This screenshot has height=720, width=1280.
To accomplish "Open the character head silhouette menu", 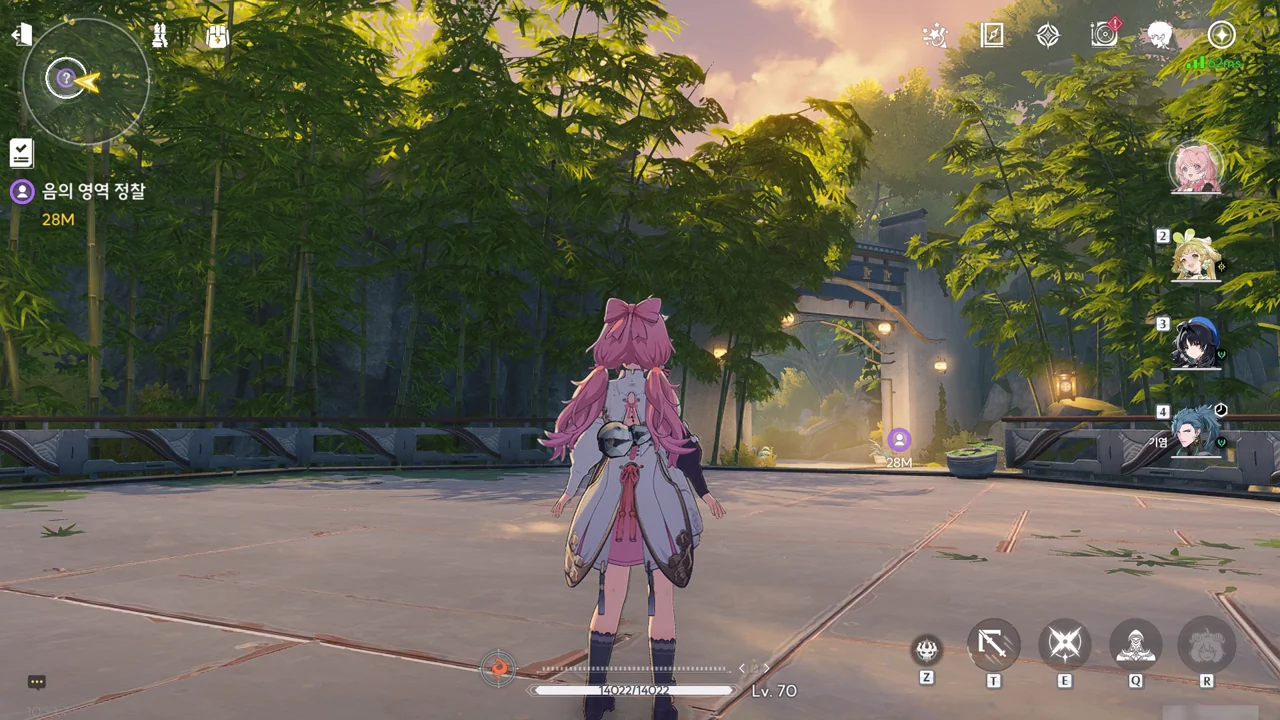I will [1160, 36].
